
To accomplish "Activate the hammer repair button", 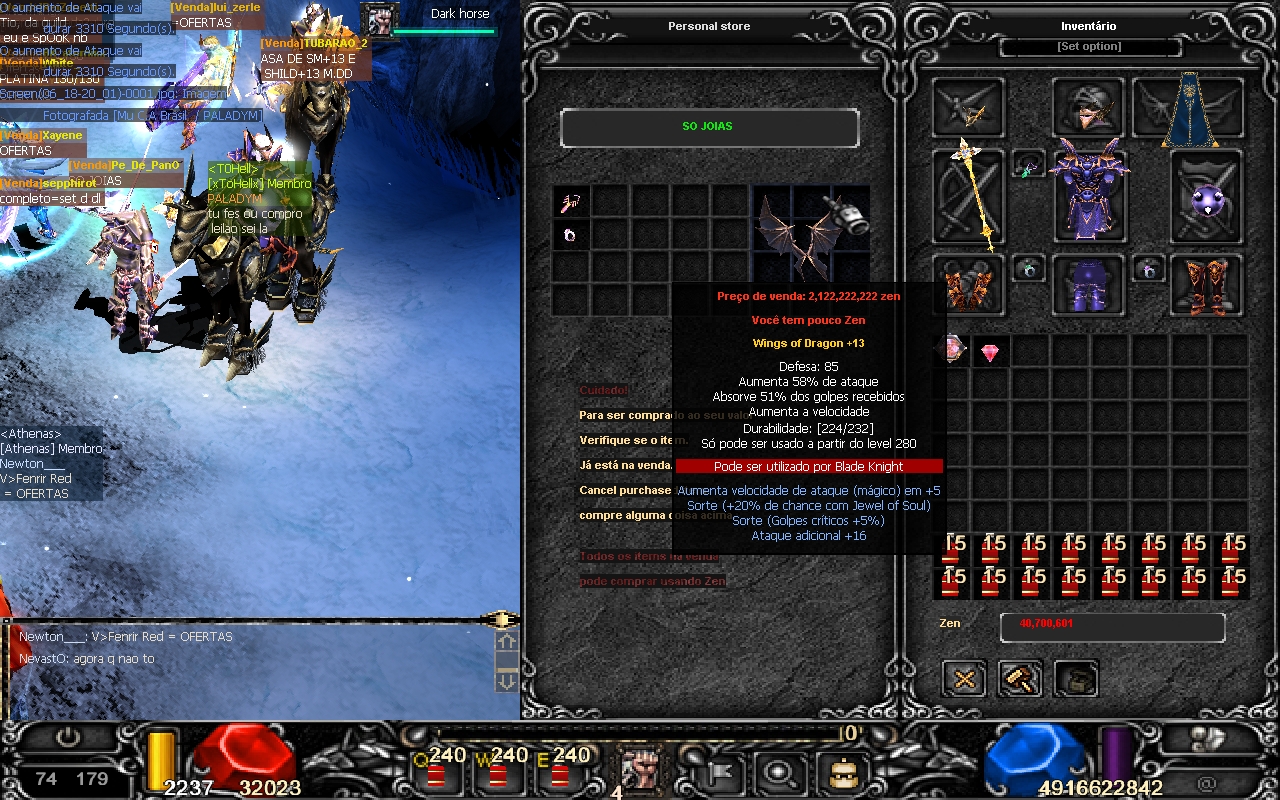I will [x=1020, y=679].
